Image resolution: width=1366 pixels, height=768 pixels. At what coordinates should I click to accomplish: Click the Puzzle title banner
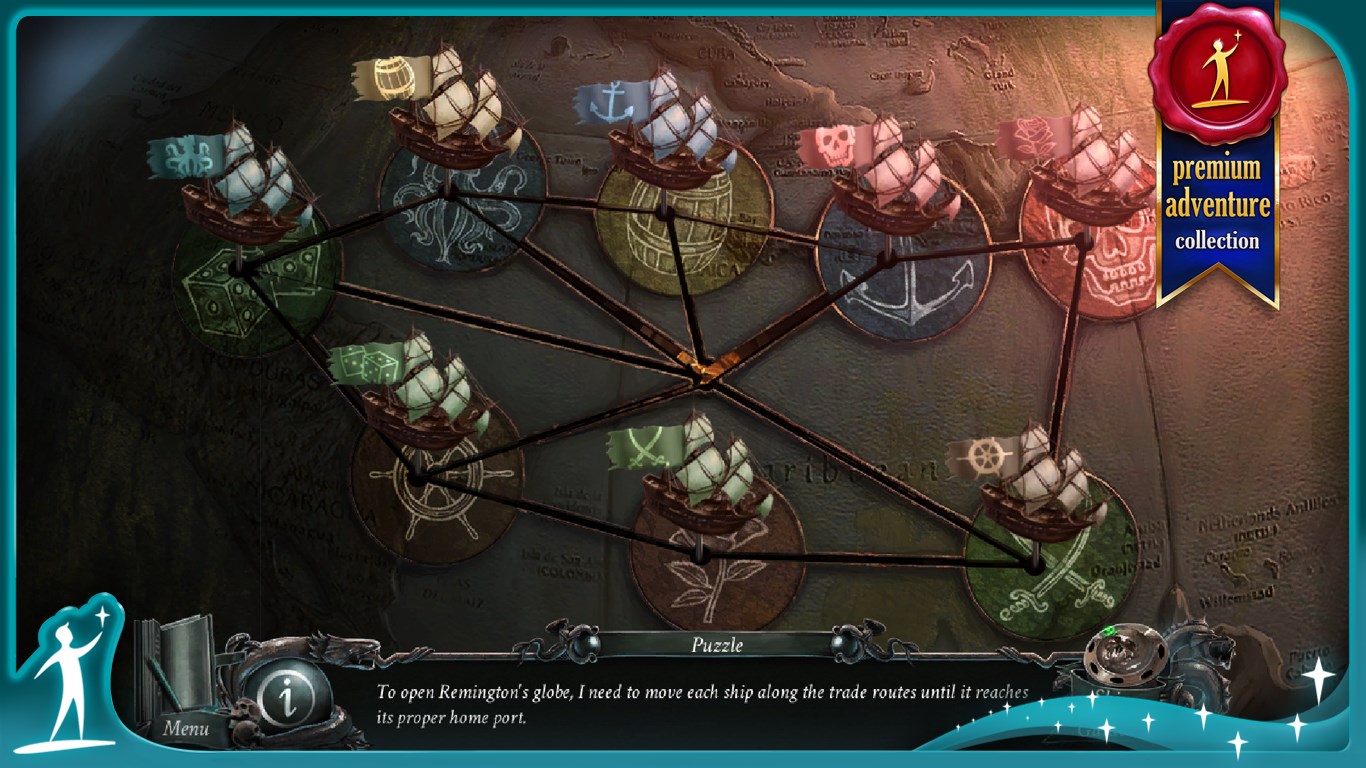click(715, 645)
